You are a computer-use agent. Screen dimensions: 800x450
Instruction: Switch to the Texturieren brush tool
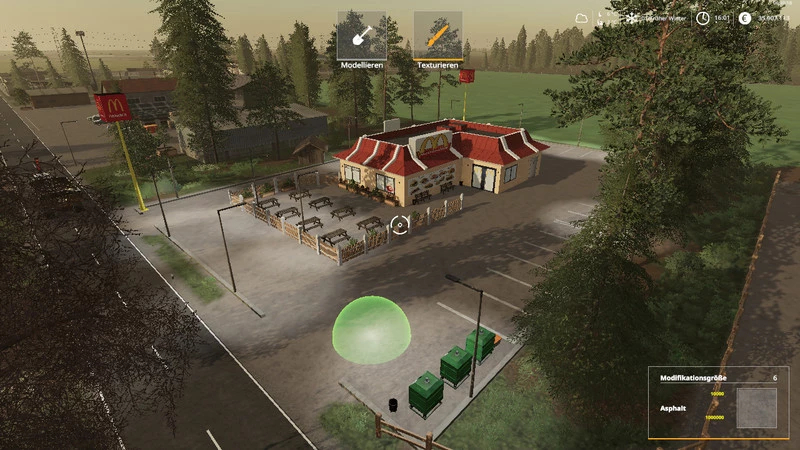click(x=438, y=36)
